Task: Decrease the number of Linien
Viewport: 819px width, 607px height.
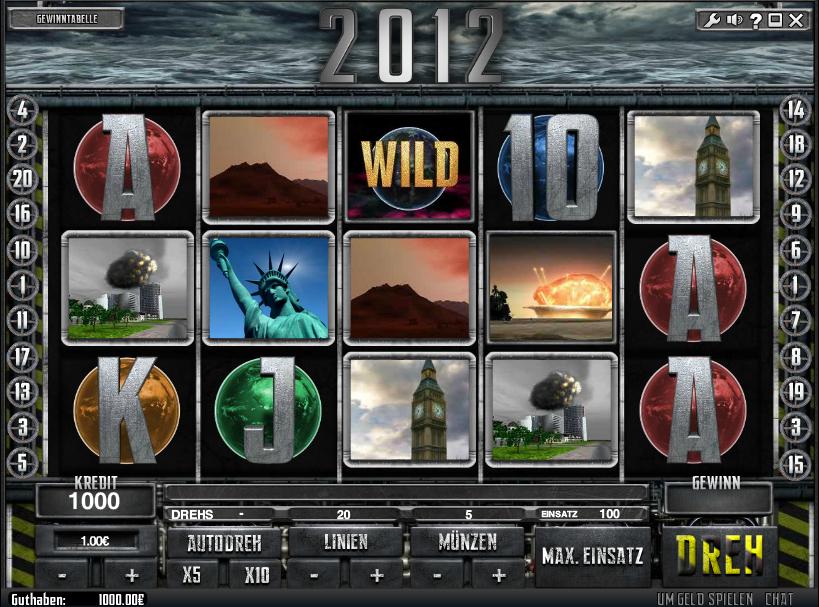Action: tap(315, 576)
